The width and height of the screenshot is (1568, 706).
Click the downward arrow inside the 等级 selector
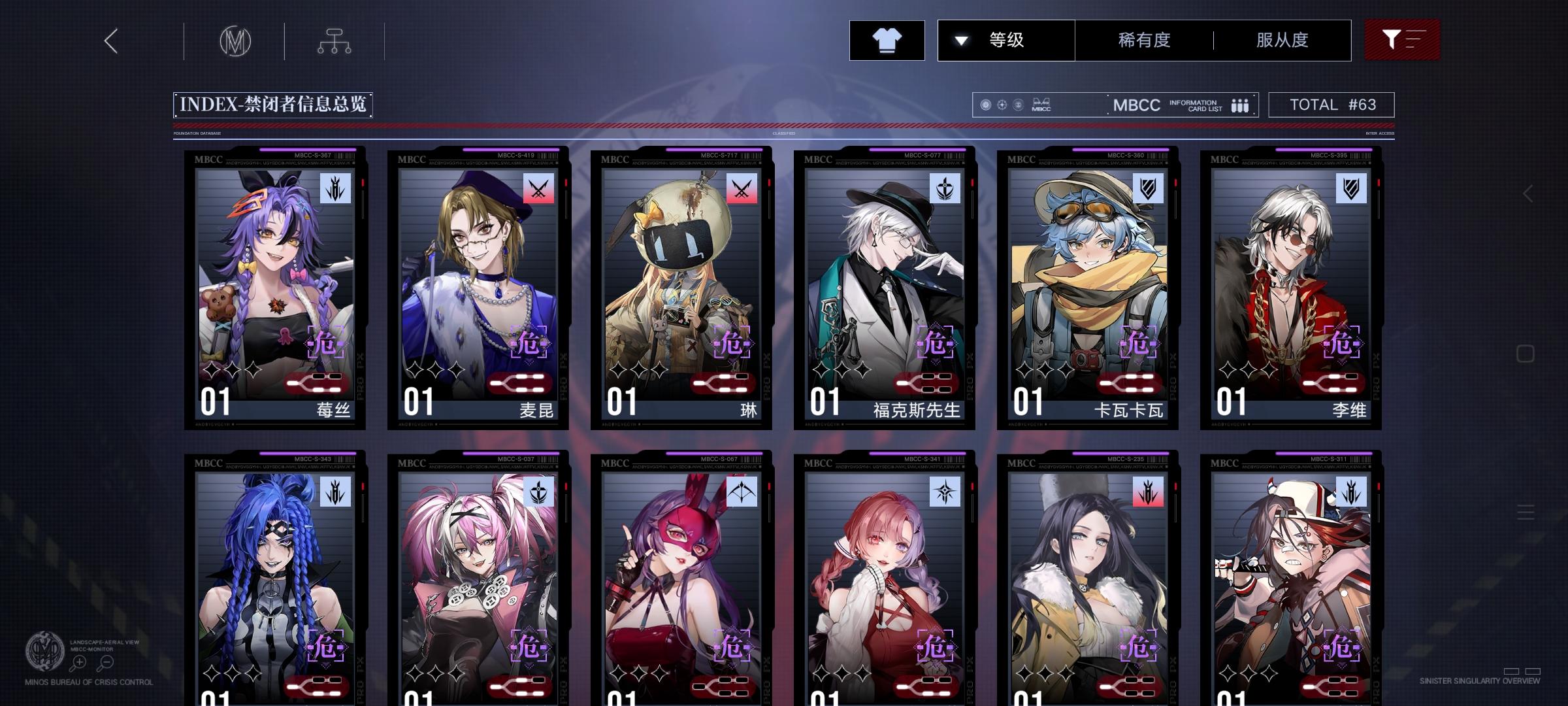coord(960,40)
